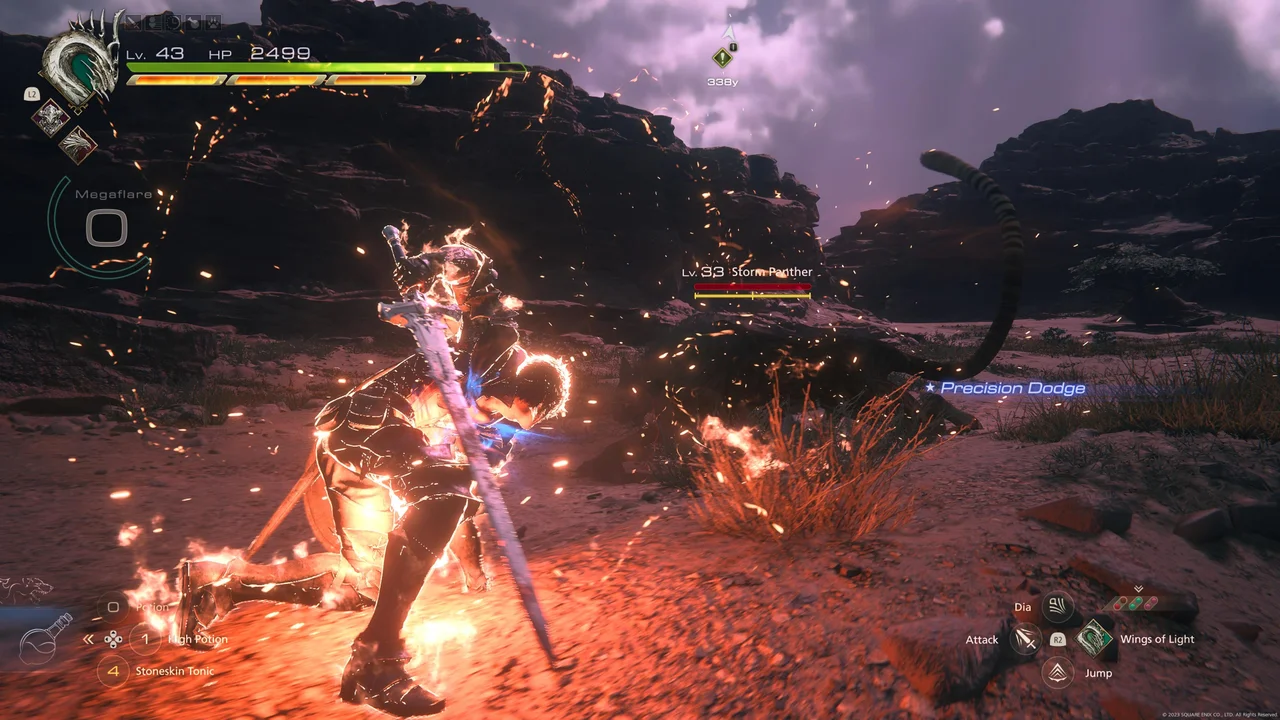Switch to the bird-head Eikon diamond icon
This screenshot has height=720, width=1280.
point(77,145)
